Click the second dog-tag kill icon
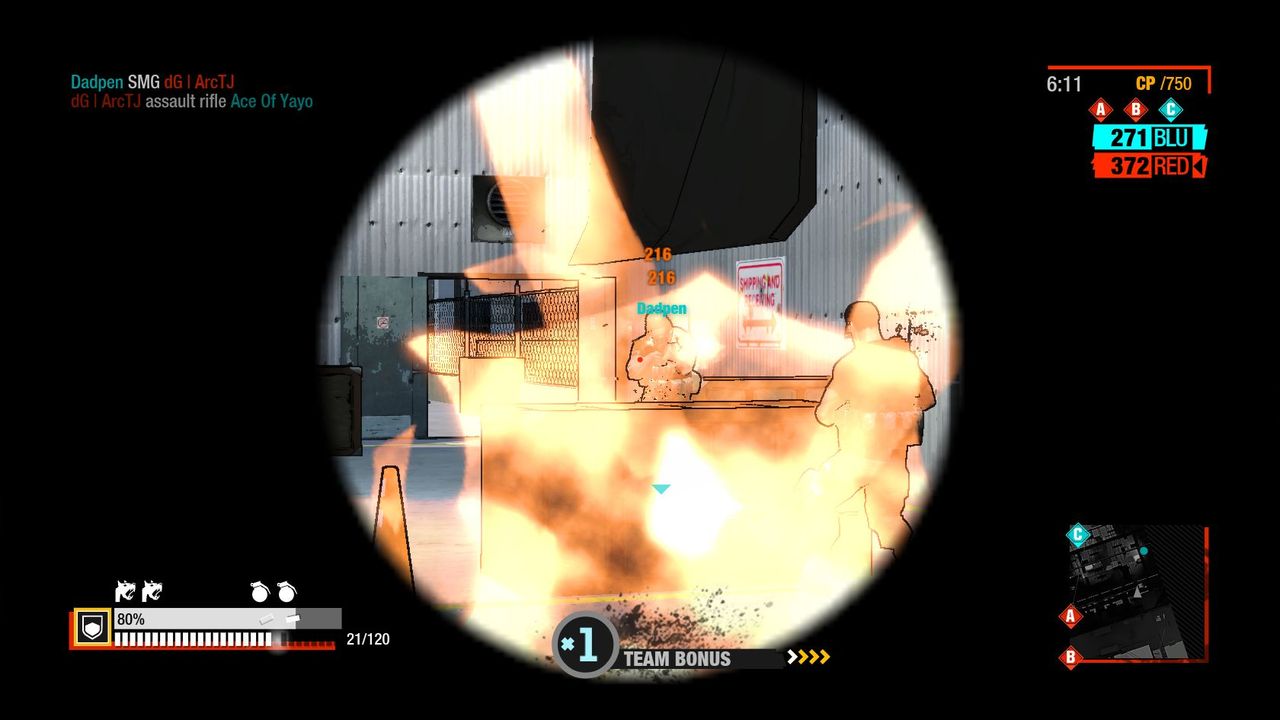The width and height of the screenshot is (1280, 720). 152,592
